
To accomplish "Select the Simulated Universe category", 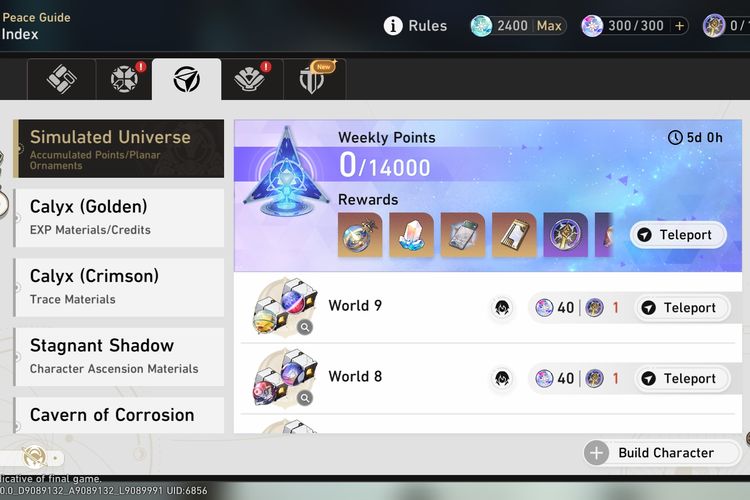I will [118, 148].
